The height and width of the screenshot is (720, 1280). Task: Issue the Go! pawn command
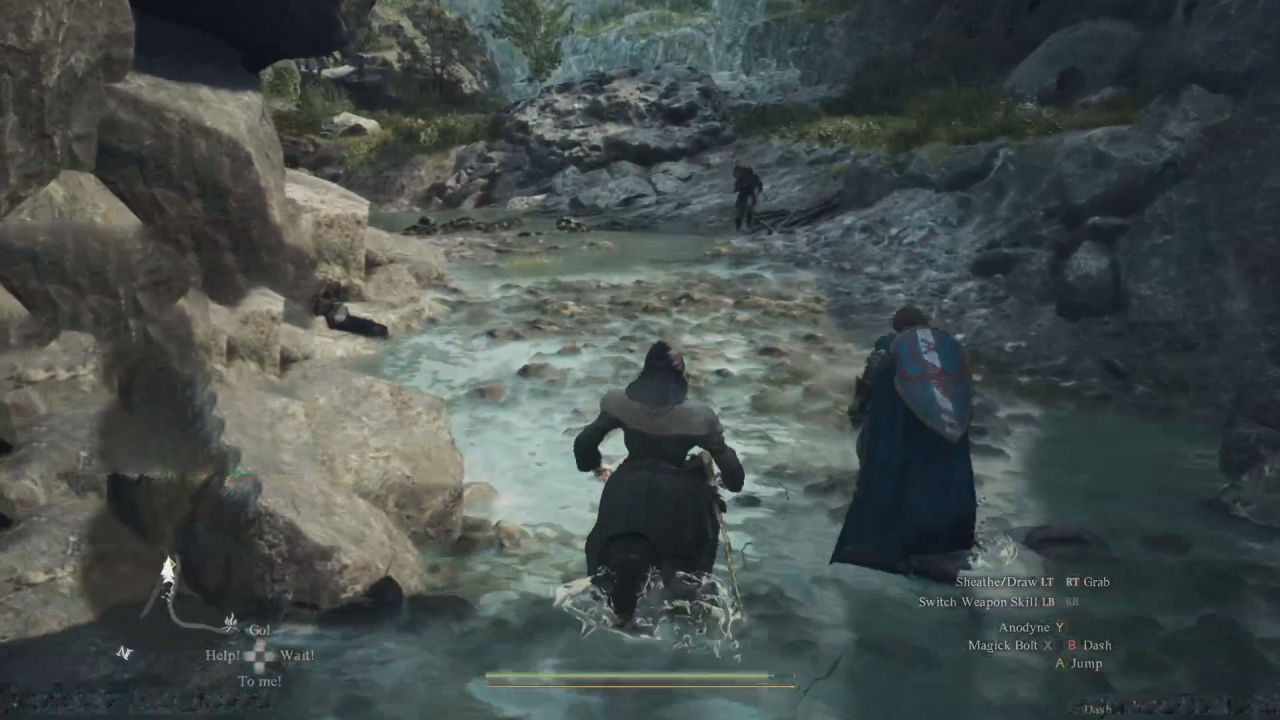point(260,629)
